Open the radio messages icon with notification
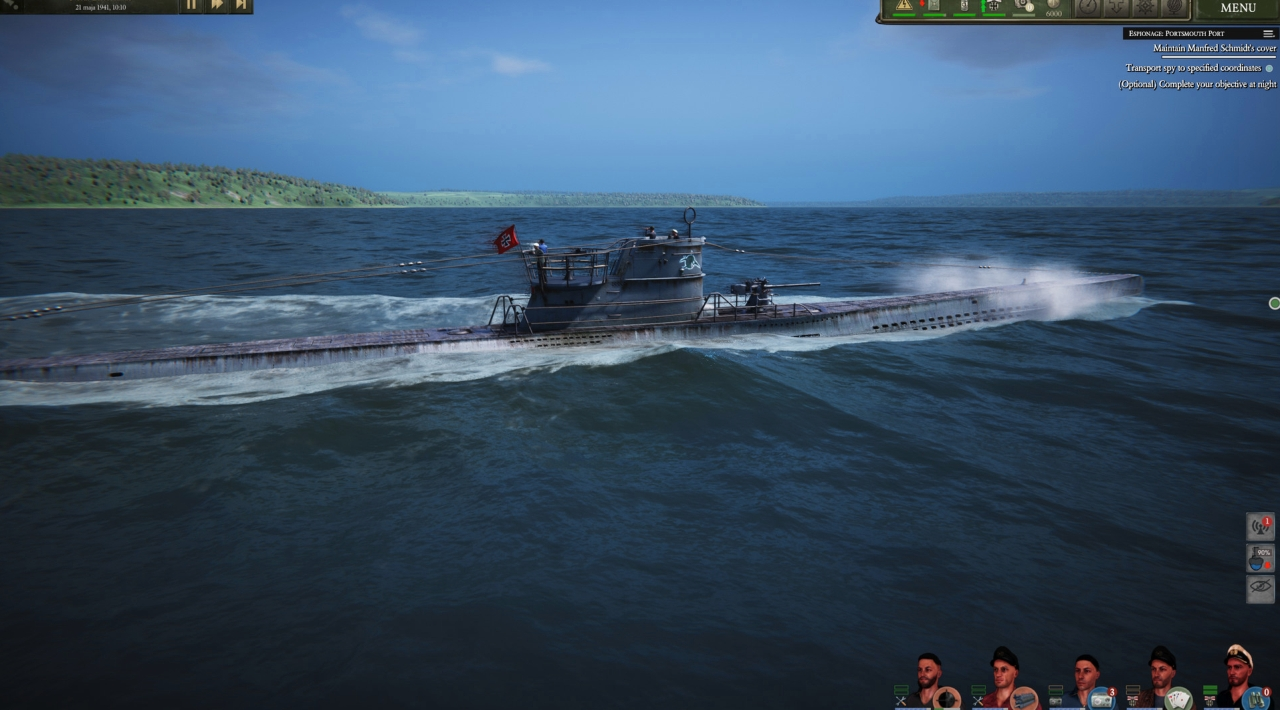Viewport: 1280px width, 710px height. (1260, 527)
